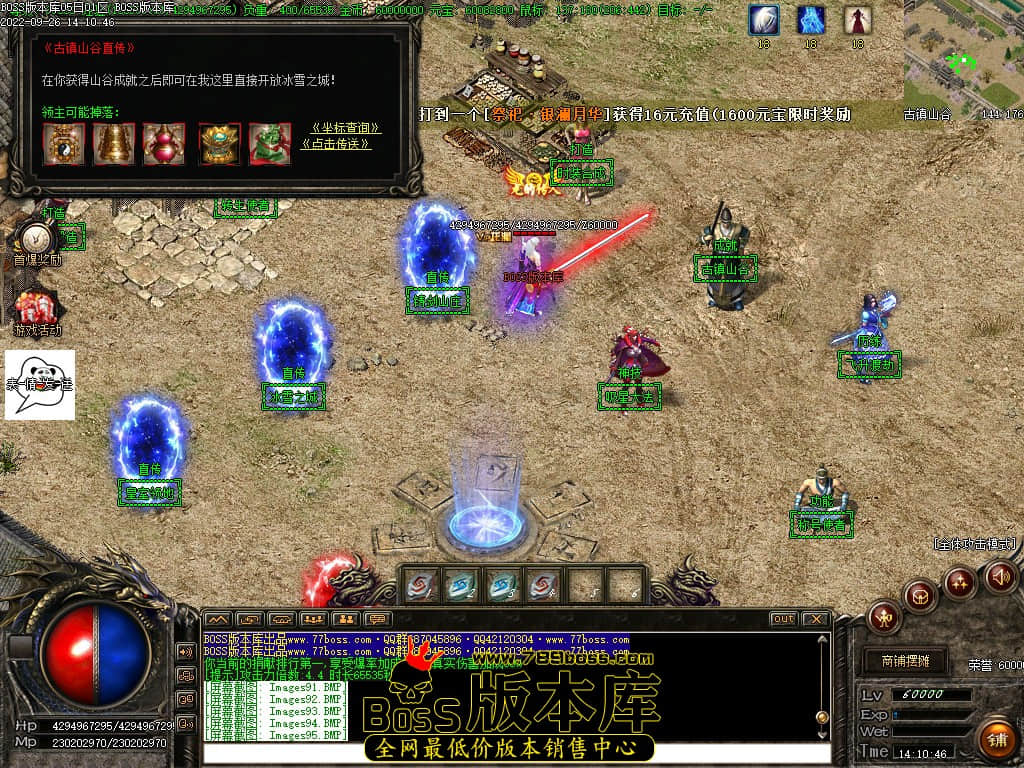Open the 商铺摆摊 shop stall button

[905, 661]
